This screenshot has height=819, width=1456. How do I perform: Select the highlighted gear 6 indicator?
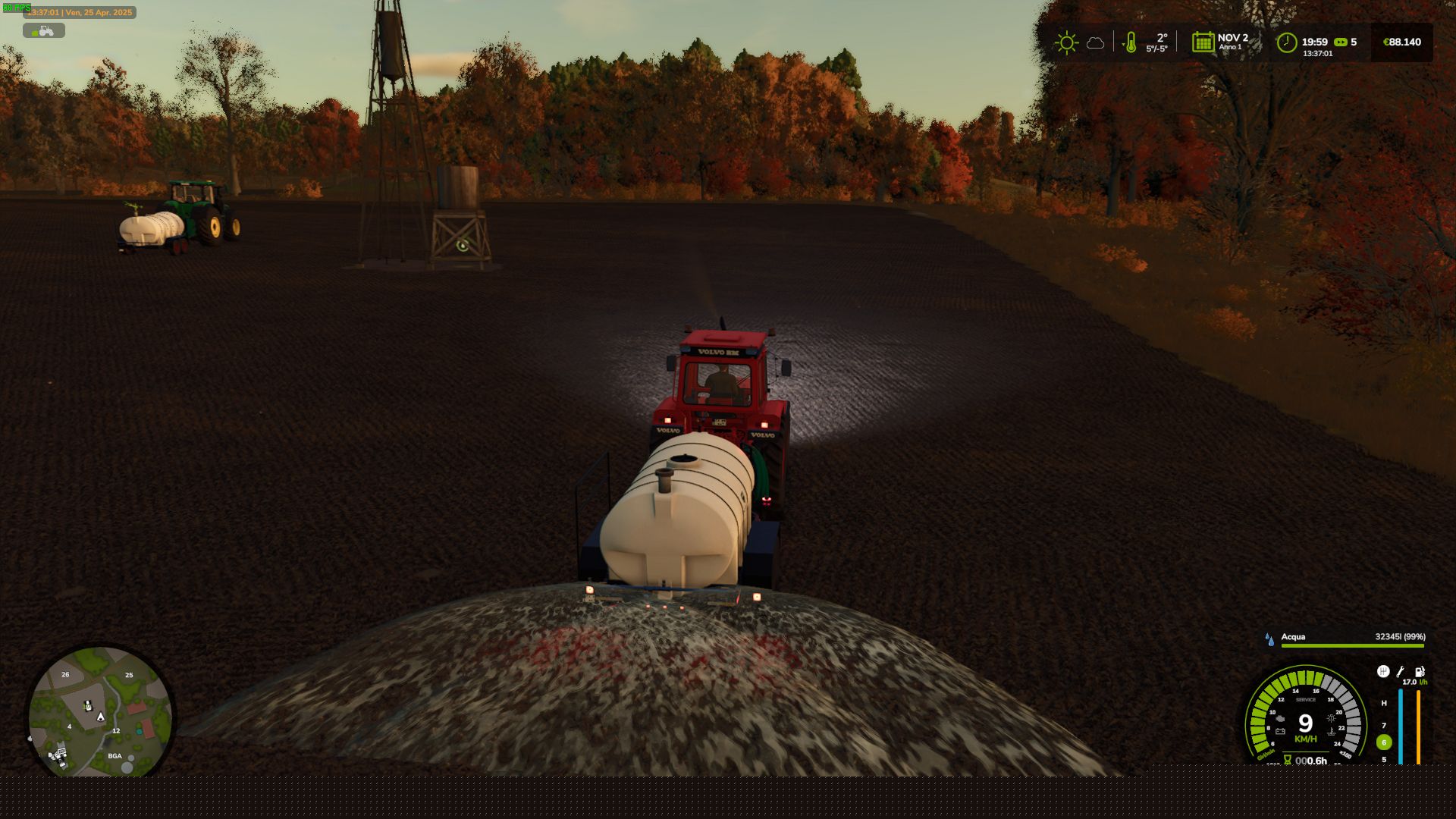coord(1384,742)
